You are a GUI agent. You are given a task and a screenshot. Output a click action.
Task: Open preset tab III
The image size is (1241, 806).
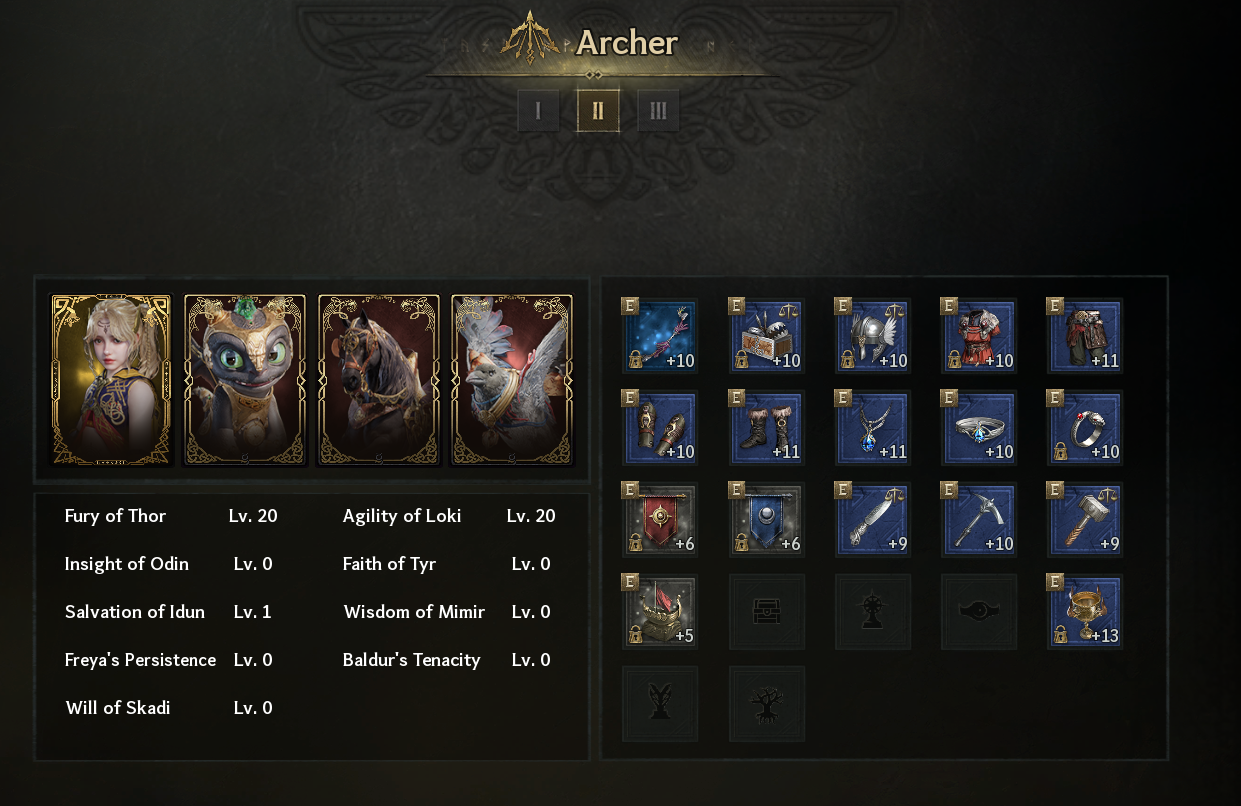658,111
